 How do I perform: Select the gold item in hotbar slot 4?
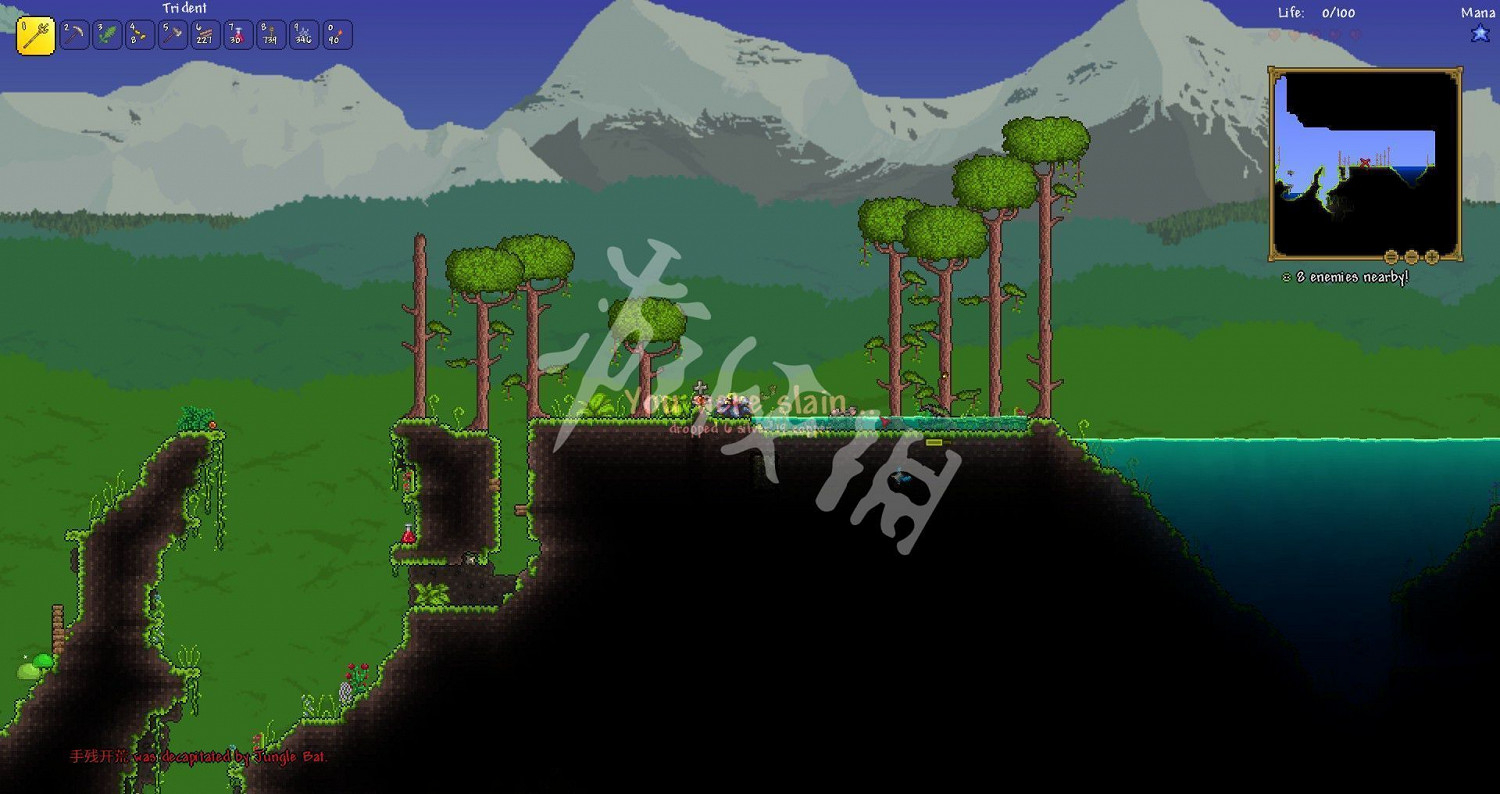click(x=335, y=34)
